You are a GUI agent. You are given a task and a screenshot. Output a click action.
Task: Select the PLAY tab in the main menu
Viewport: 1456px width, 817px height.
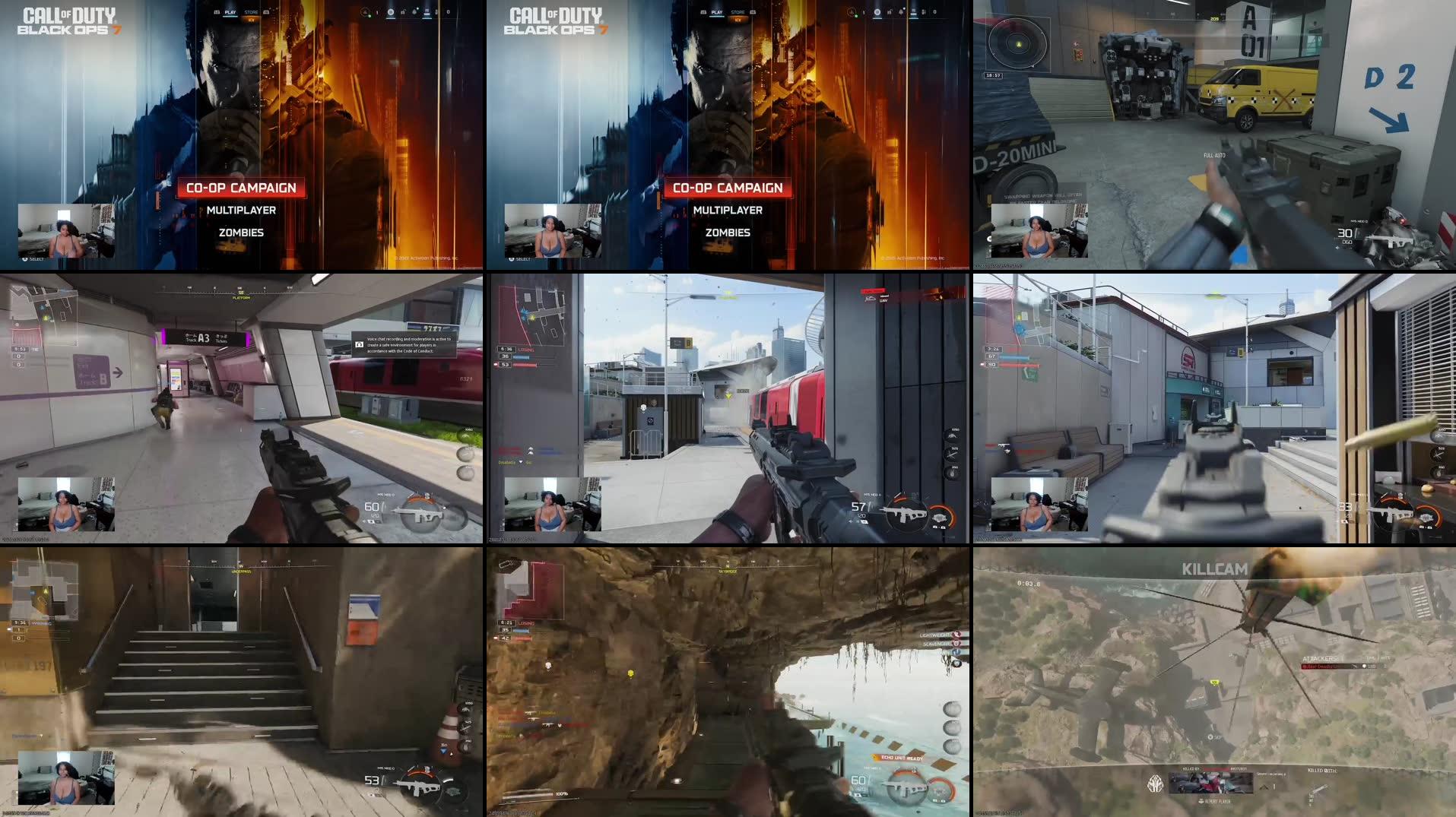click(230, 12)
